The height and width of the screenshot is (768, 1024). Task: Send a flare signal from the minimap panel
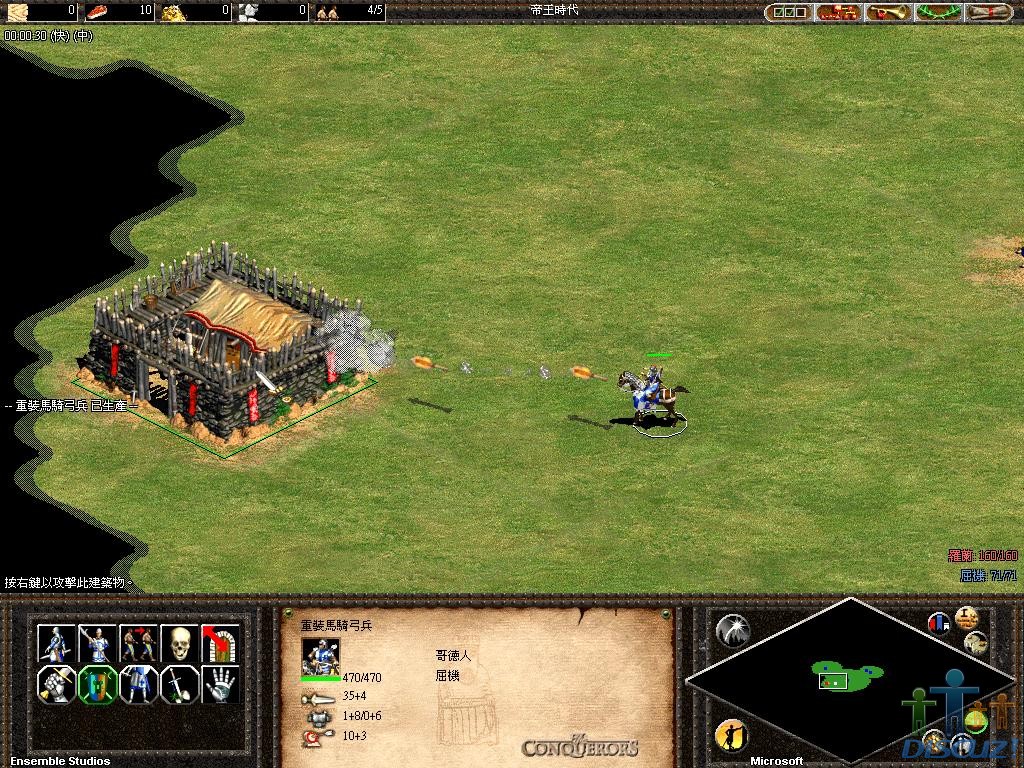(733, 629)
